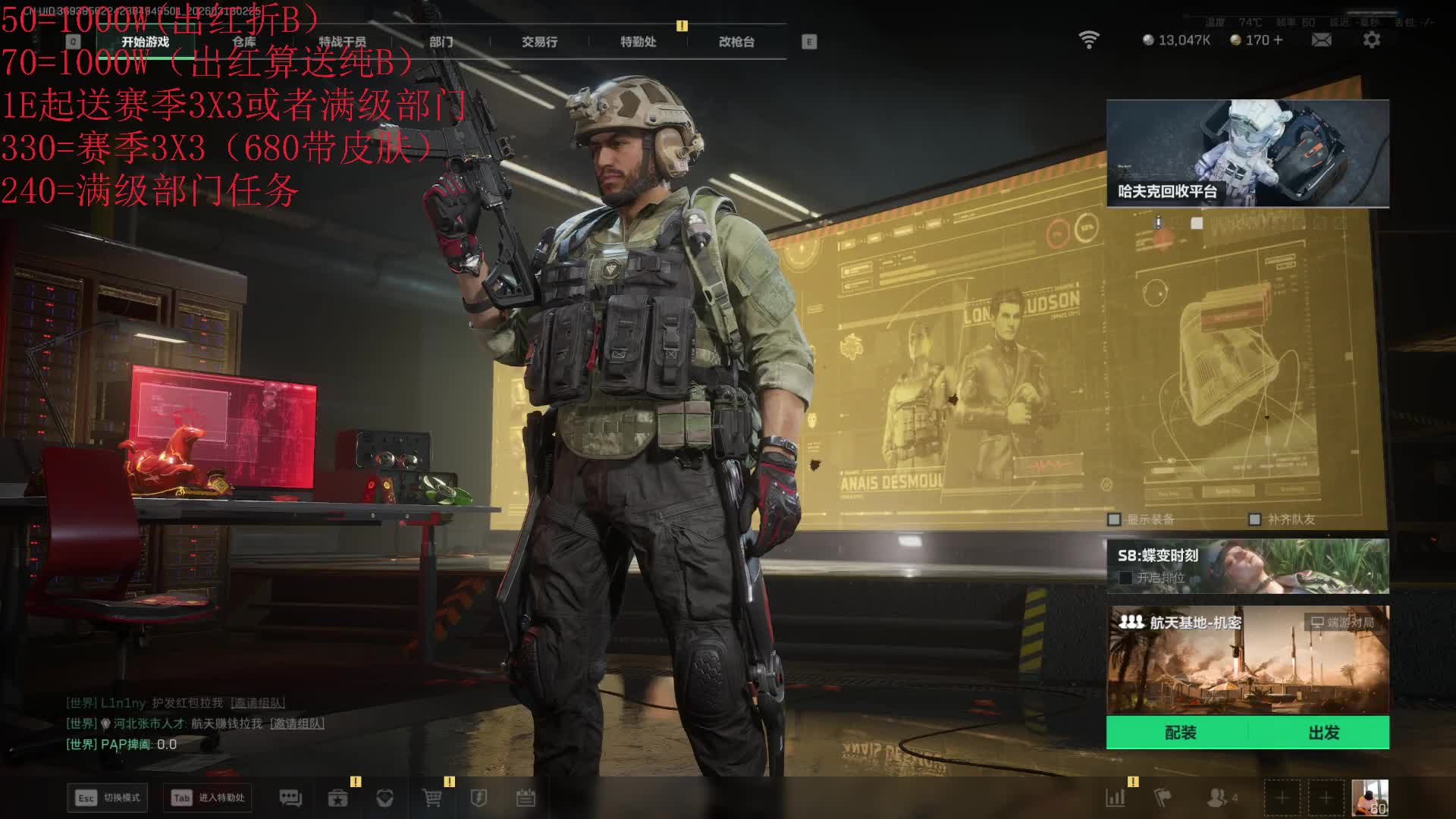Toggle the 显示装备 checkbox
The width and height of the screenshot is (1456, 819).
click(x=1114, y=519)
